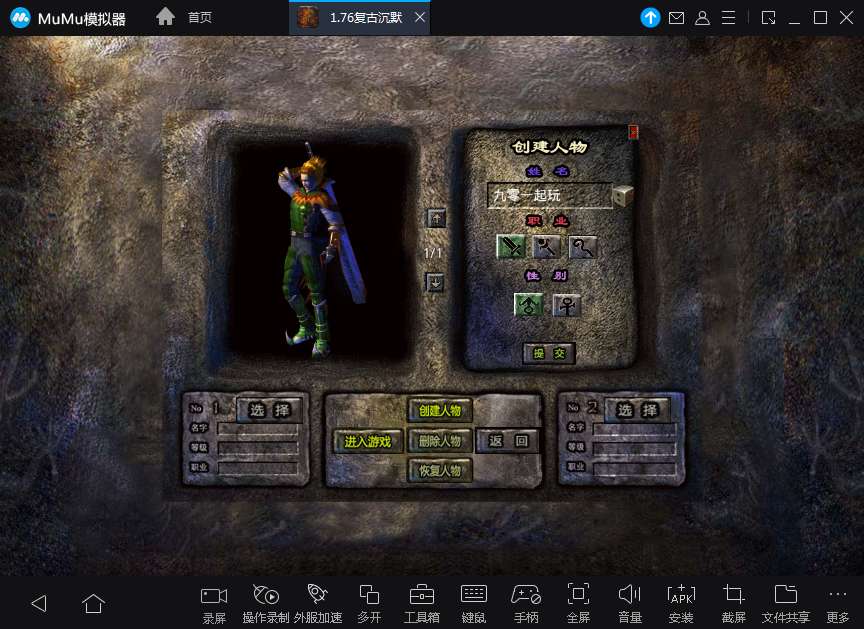
Task: Close the 1.76复古沉默 emulator tab
Action: [x=420, y=18]
